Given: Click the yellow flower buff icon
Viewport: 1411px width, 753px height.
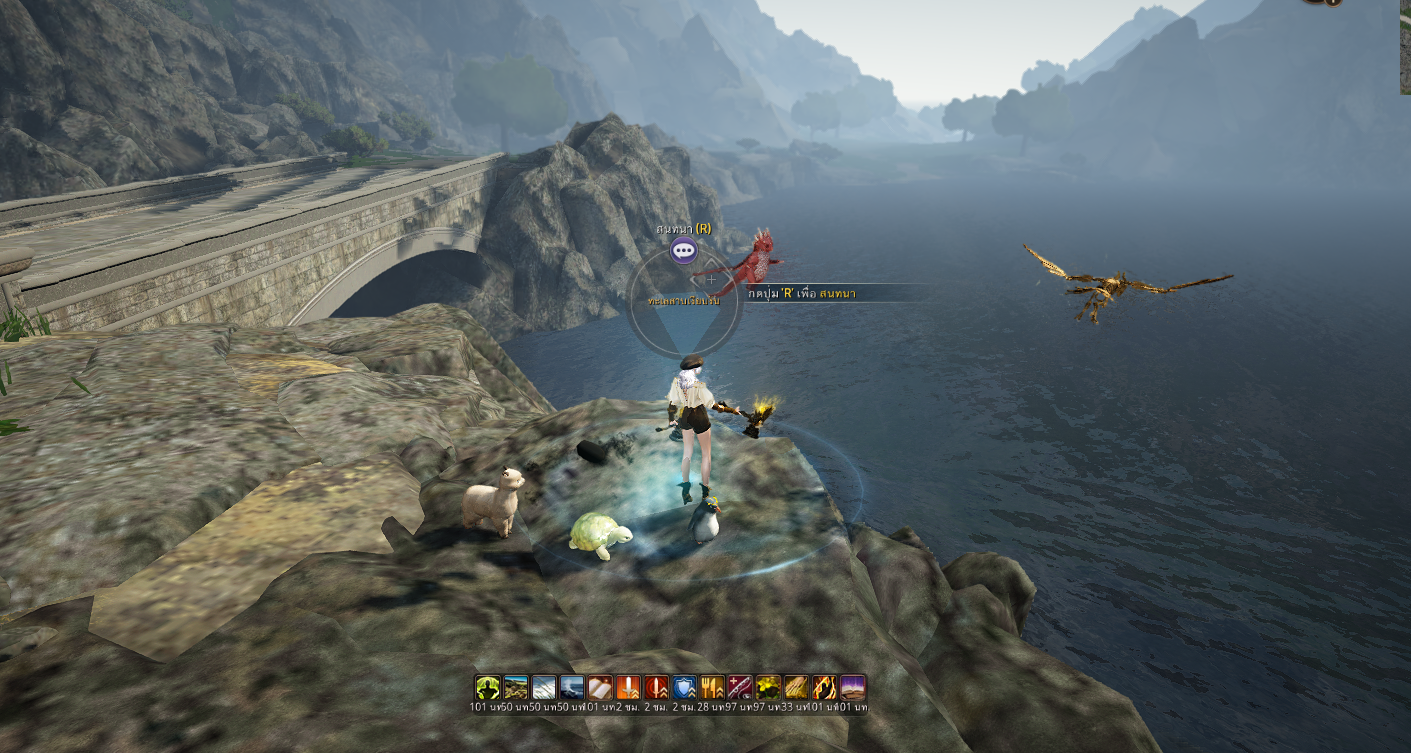Looking at the screenshot, I should point(768,687).
